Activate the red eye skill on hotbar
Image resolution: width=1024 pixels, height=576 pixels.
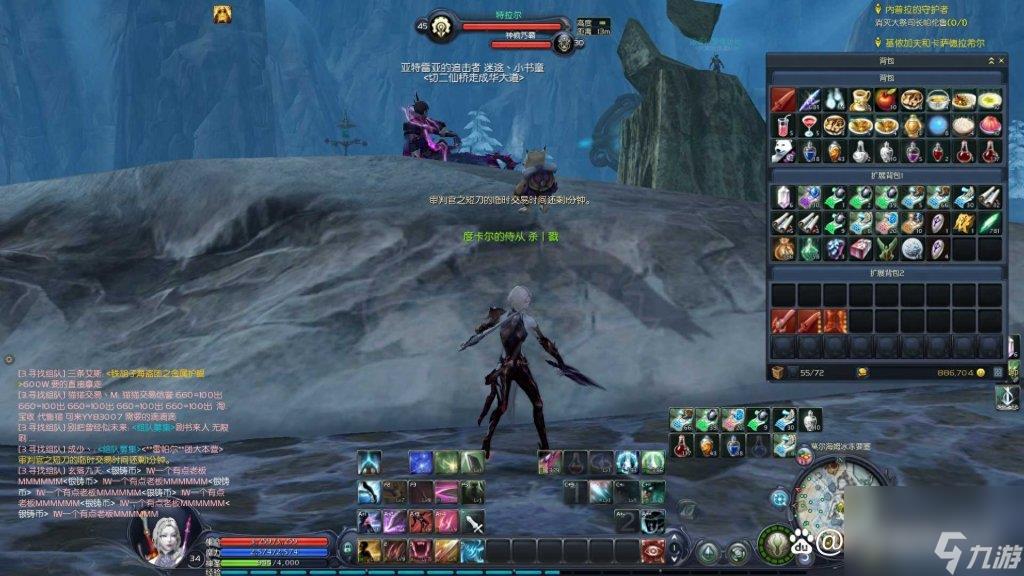tap(654, 550)
